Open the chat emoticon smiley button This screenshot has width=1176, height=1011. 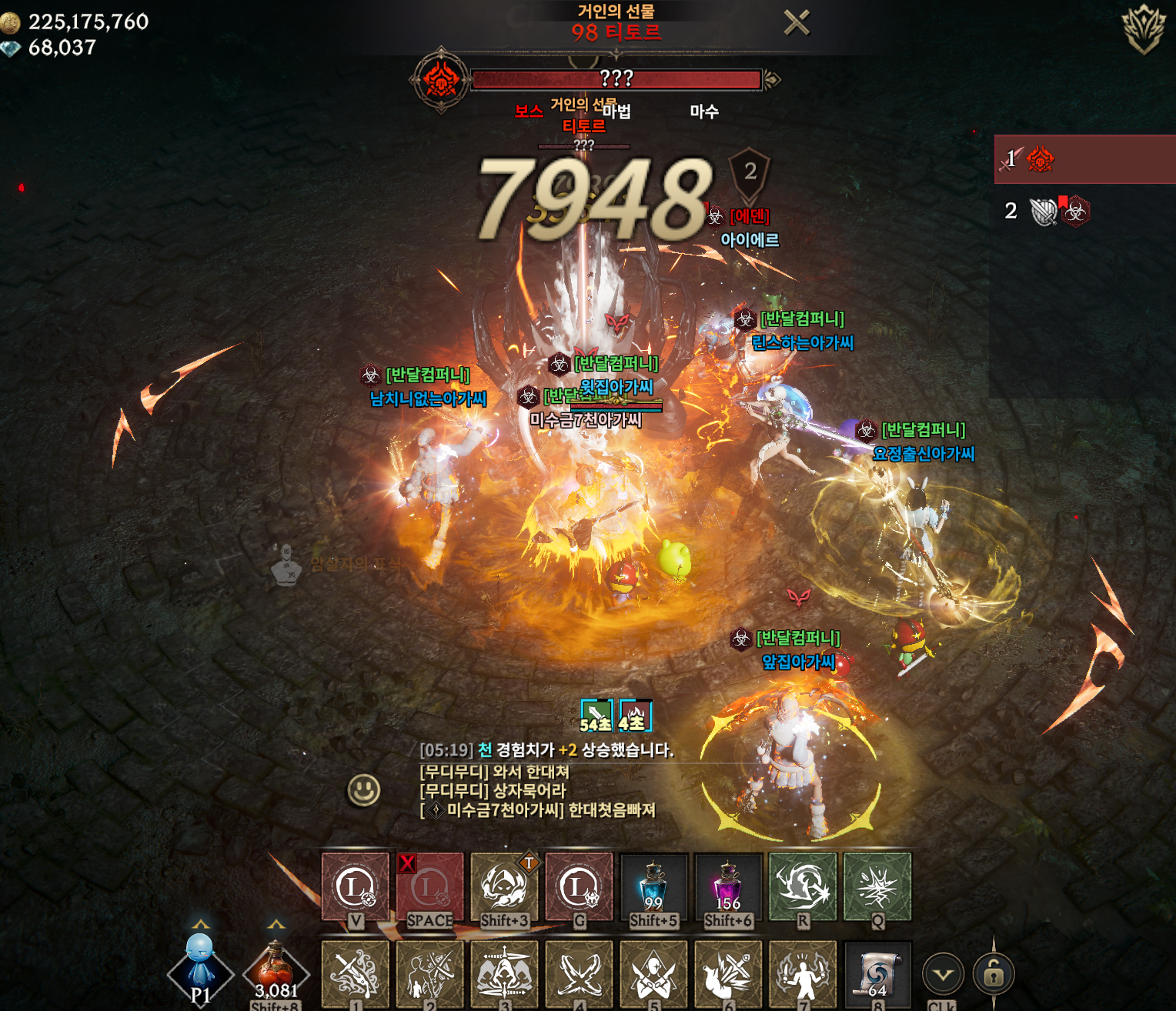coord(363,789)
